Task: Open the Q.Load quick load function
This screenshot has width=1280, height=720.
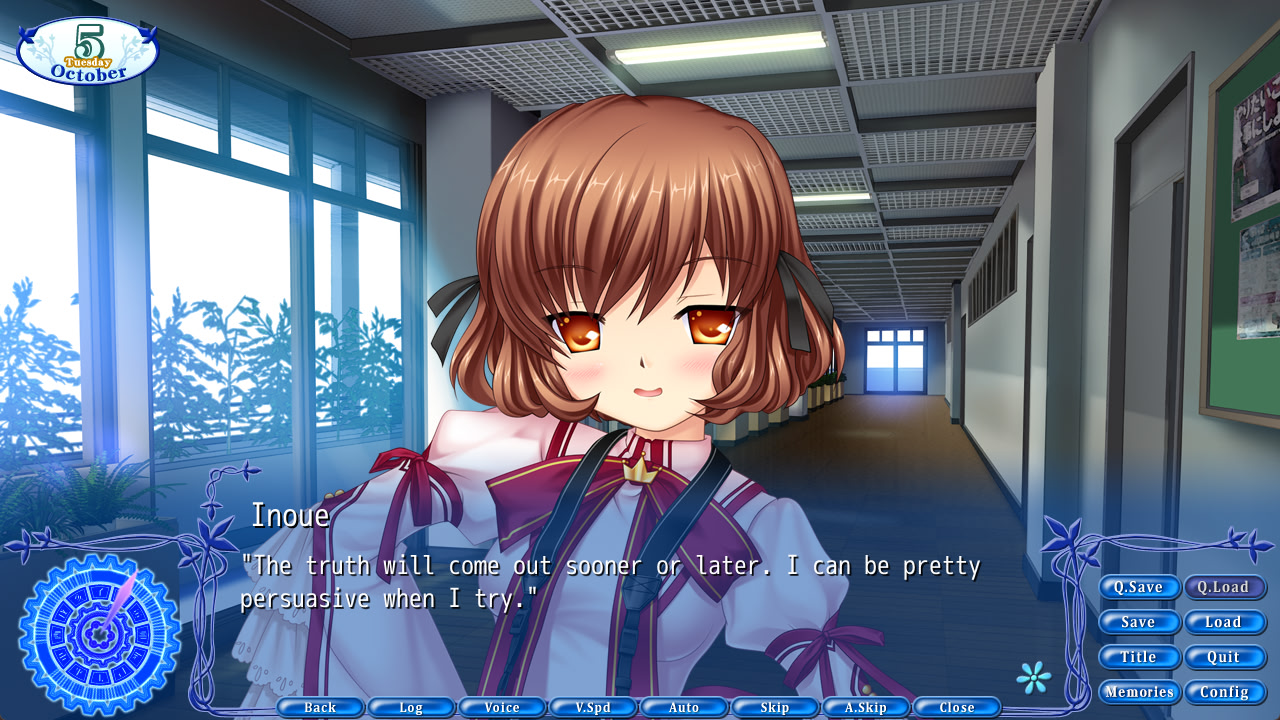Action: coord(1225,587)
